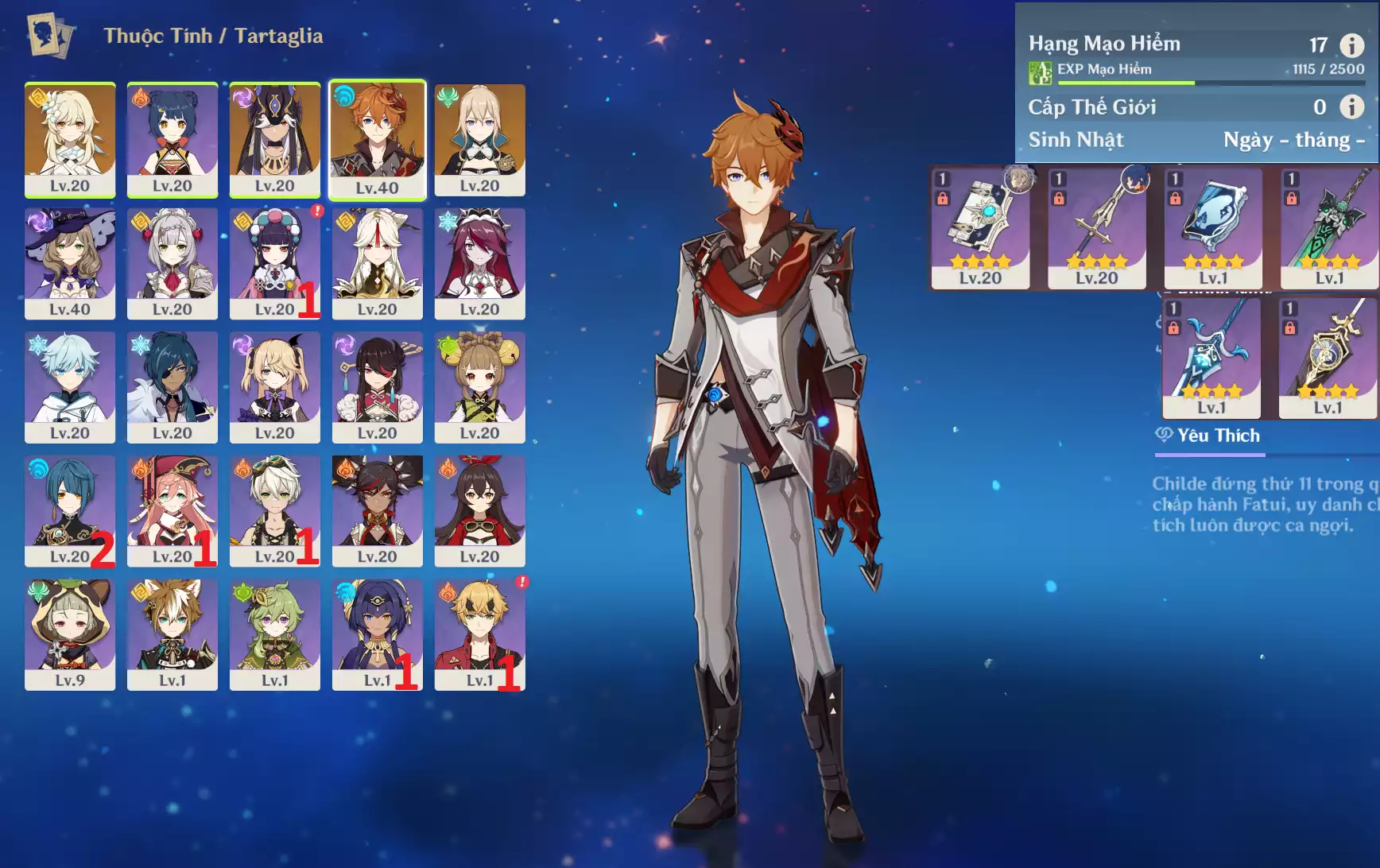
Task: Select the green claymore weapon slot
Action: (1329, 228)
